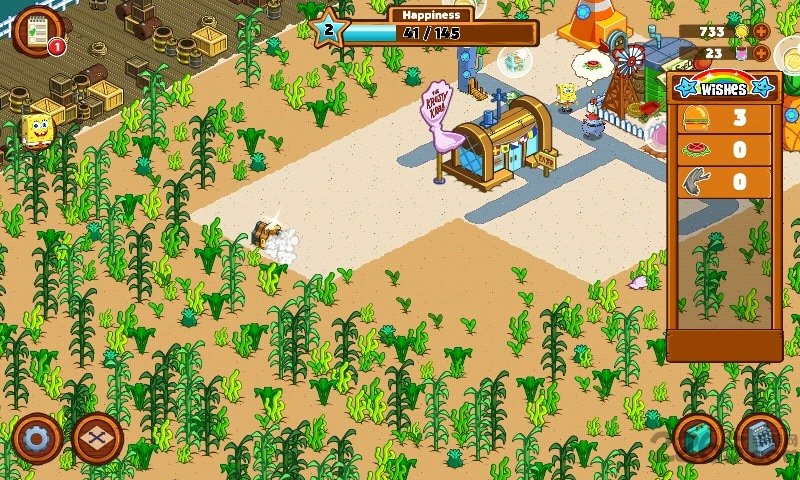Image resolution: width=800 pixels, height=480 pixels.
Task: Buy more pink jelly jars with plus
Action: coord(761,53)
